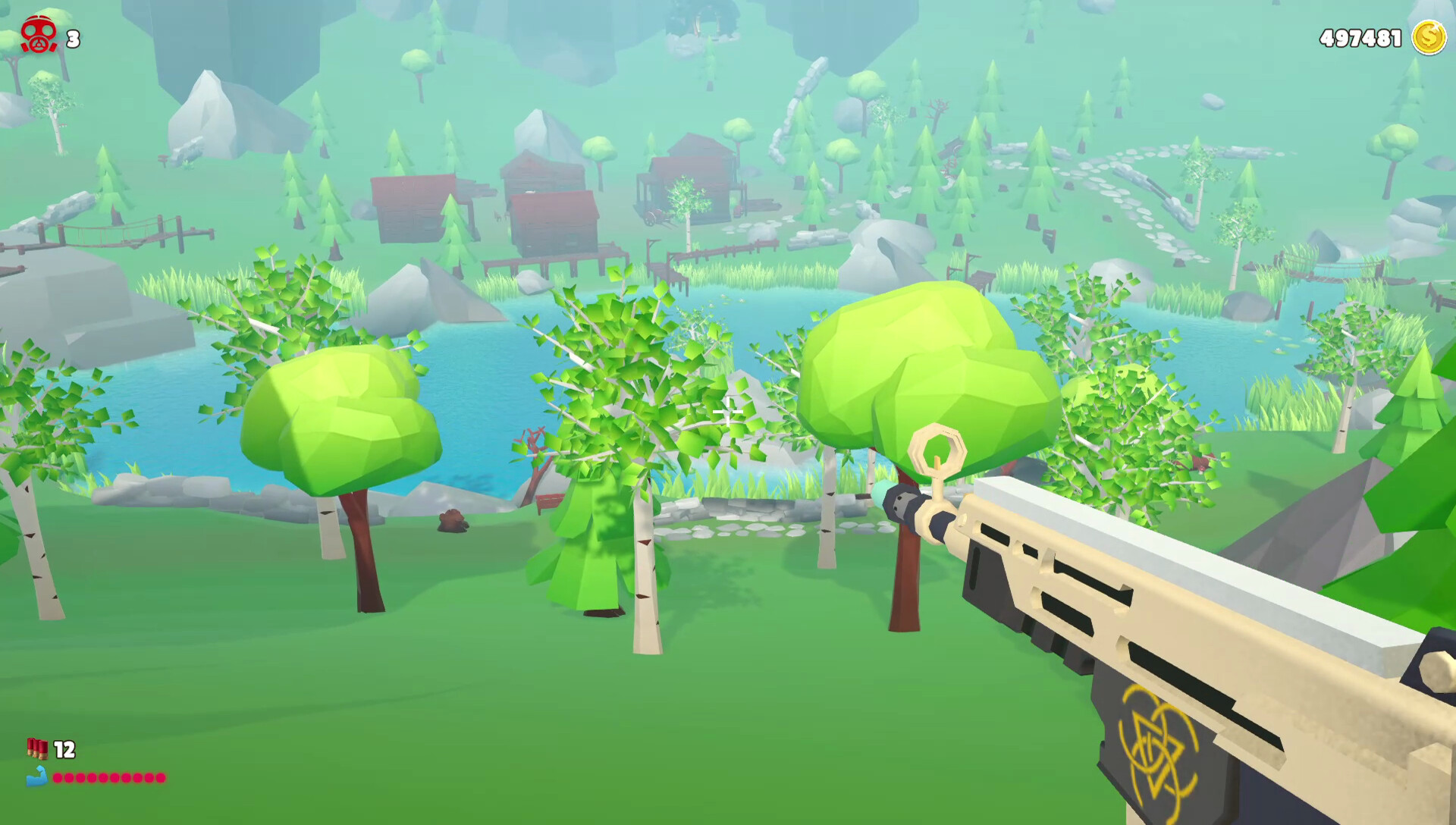Click the last red stamina pip
This screenshot has height=825, width=1456.
pyautogui.click(x=161, y=778)
